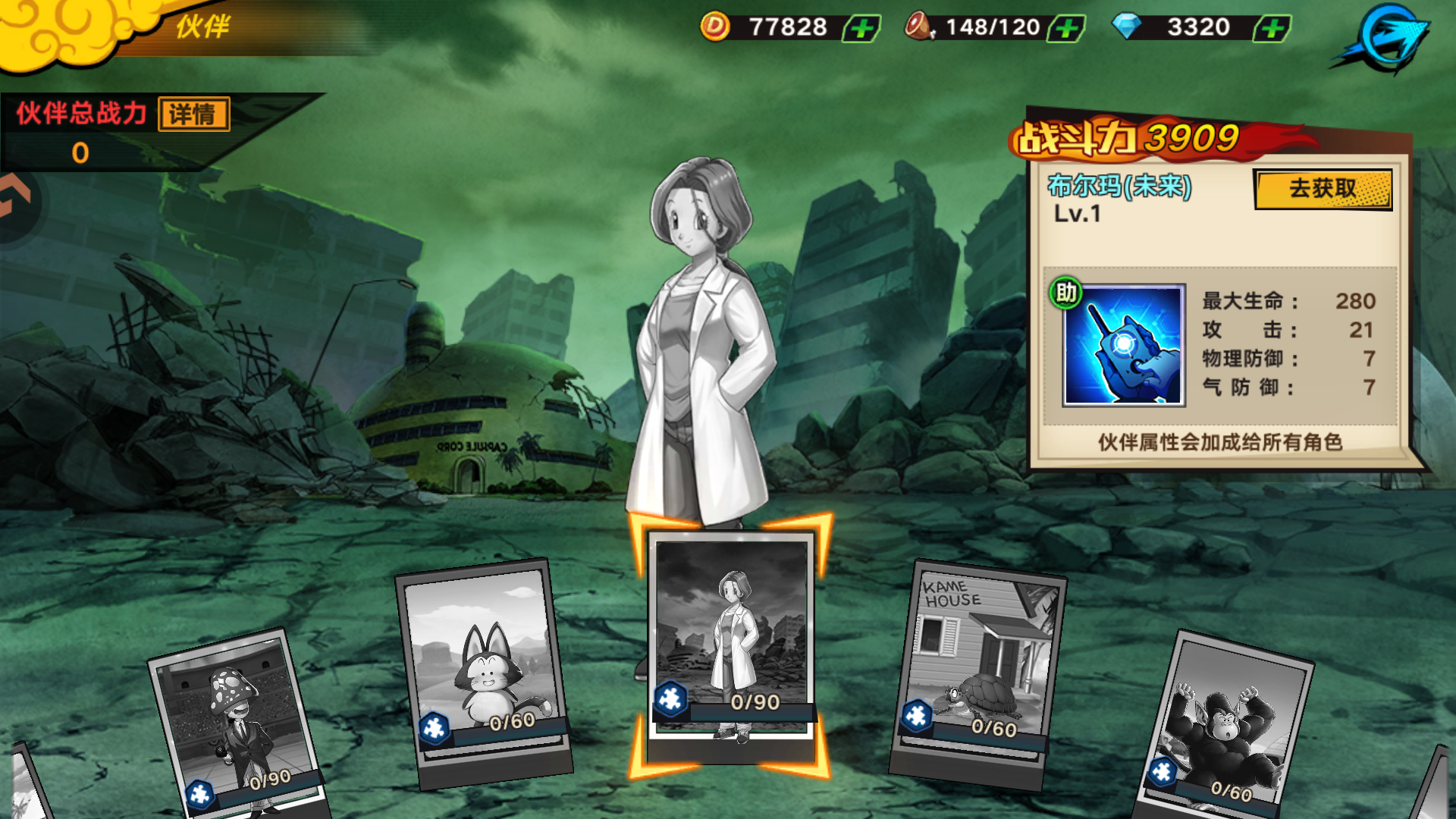The height and width of the screenshot is (819, 1456).
Task: Choose the Puar cat partner card
Action: (482, 667)
